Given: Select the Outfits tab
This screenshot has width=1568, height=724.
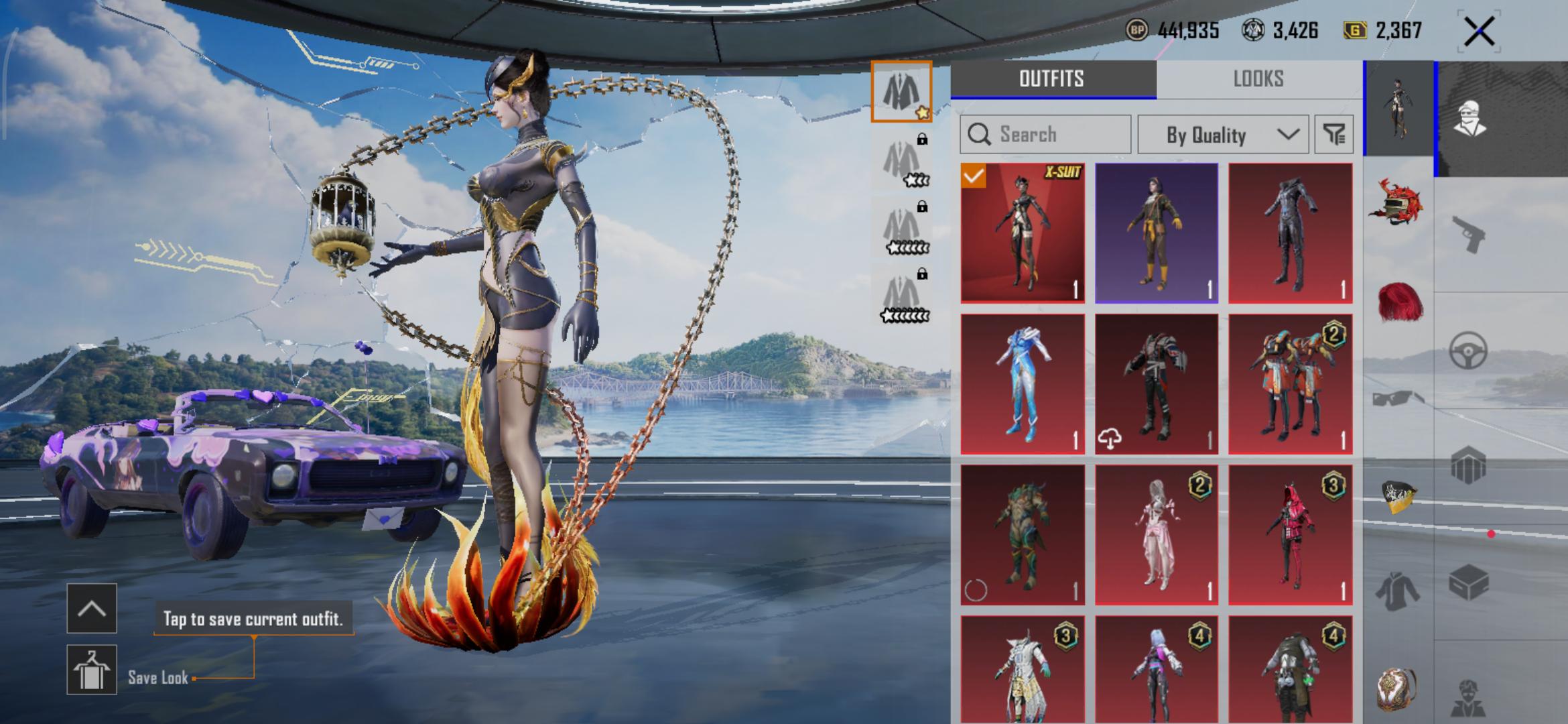Looking at the screenshot, I should [1052, 79].
